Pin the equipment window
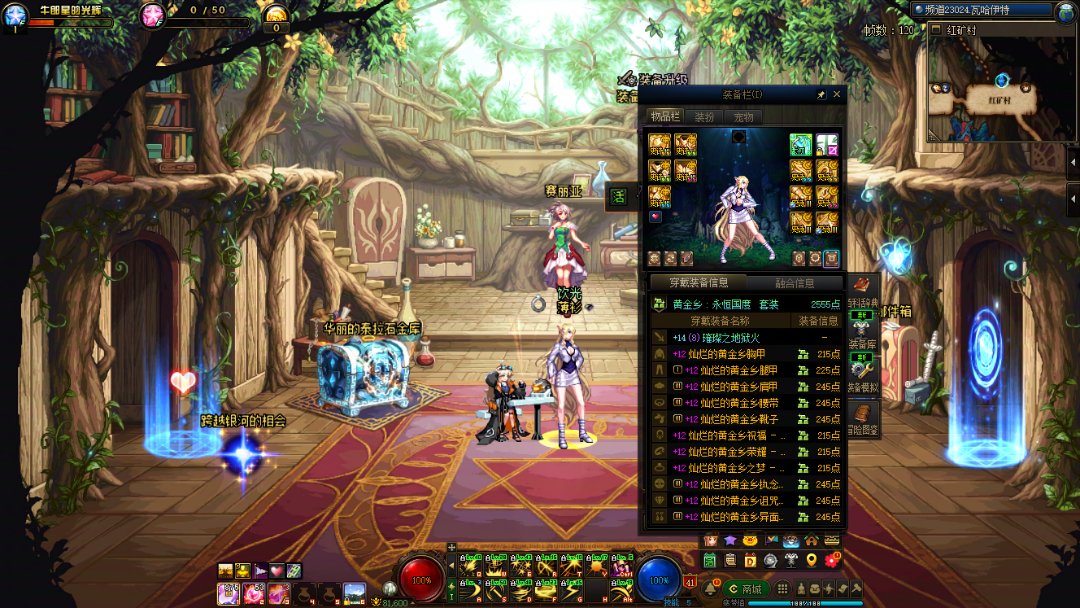Image resolution: width=1080 pixels, height=608 pixels. (x=822, y=95)
